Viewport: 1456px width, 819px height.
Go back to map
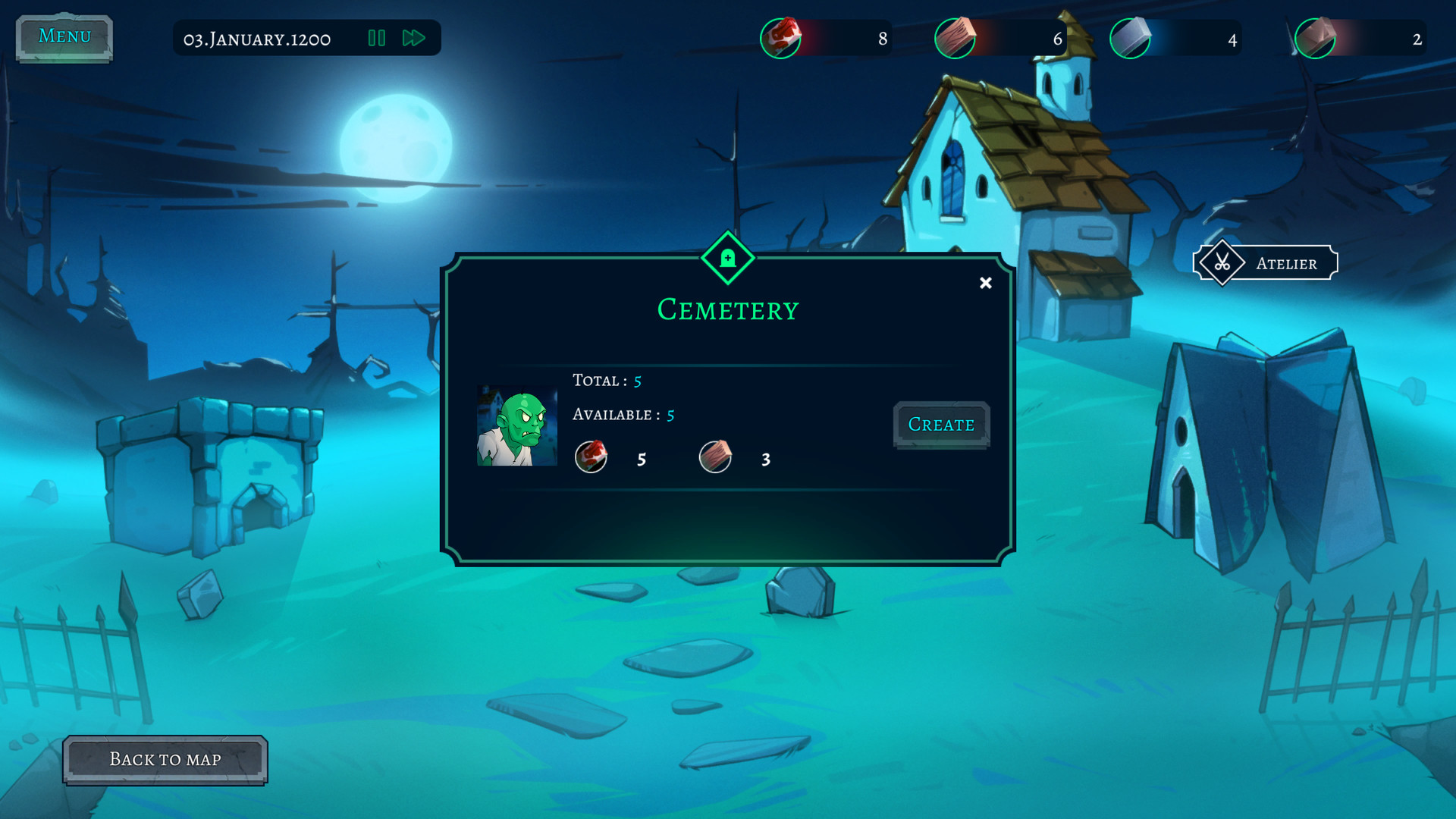click(x=165, y=760)
